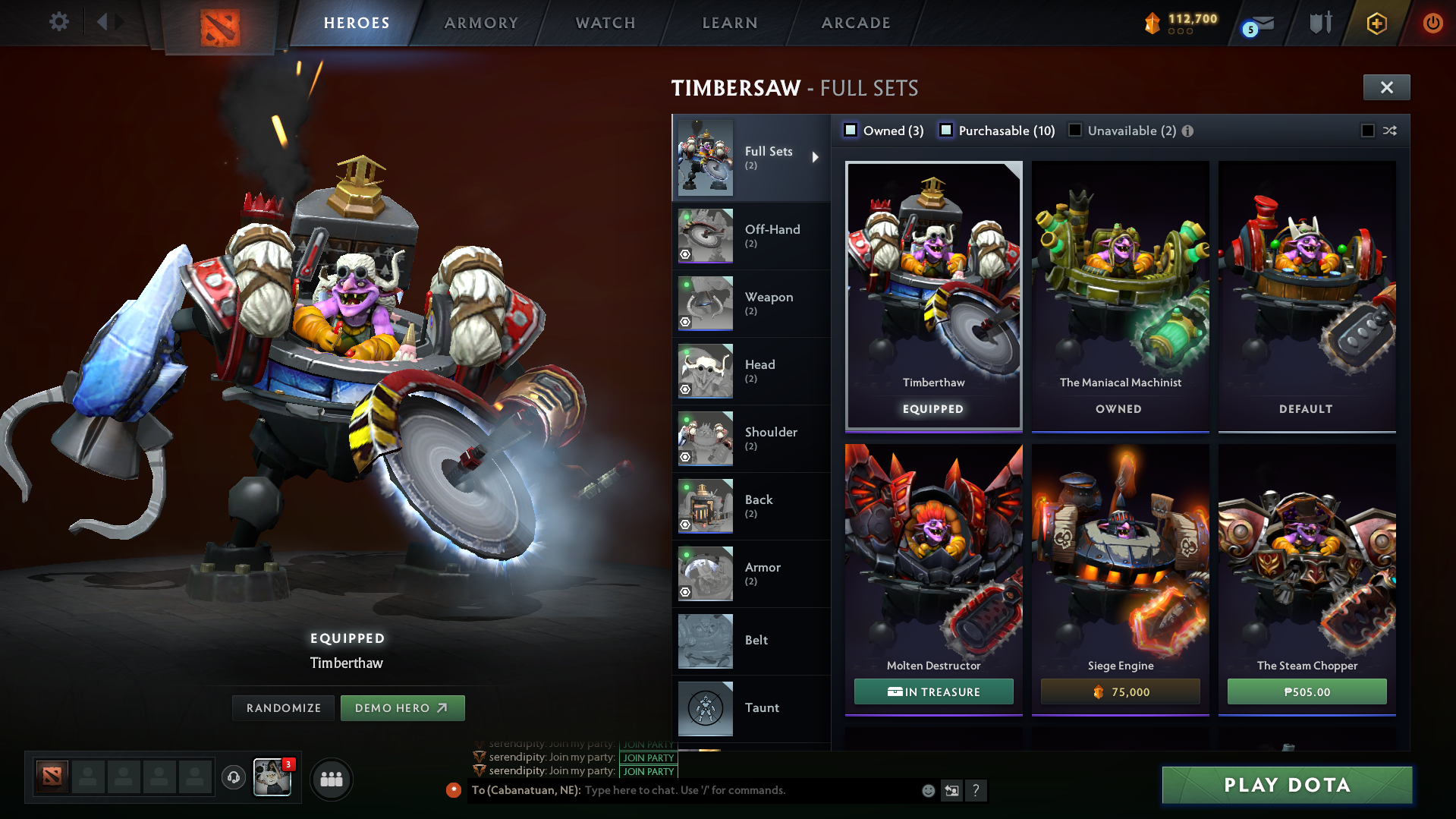Open the settings gear menu
The image size is (1456, 819).
tap(58, 22)
